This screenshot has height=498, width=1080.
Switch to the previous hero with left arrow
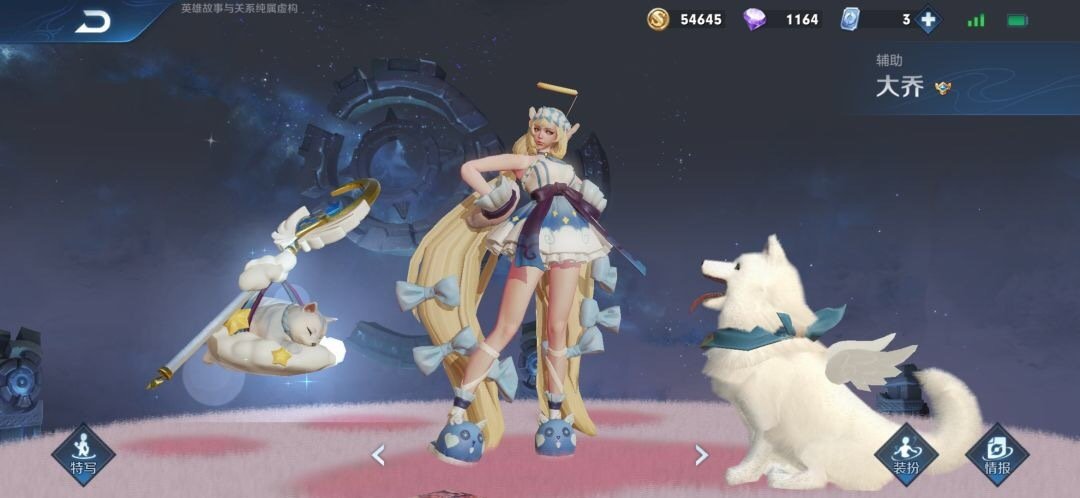378,455
